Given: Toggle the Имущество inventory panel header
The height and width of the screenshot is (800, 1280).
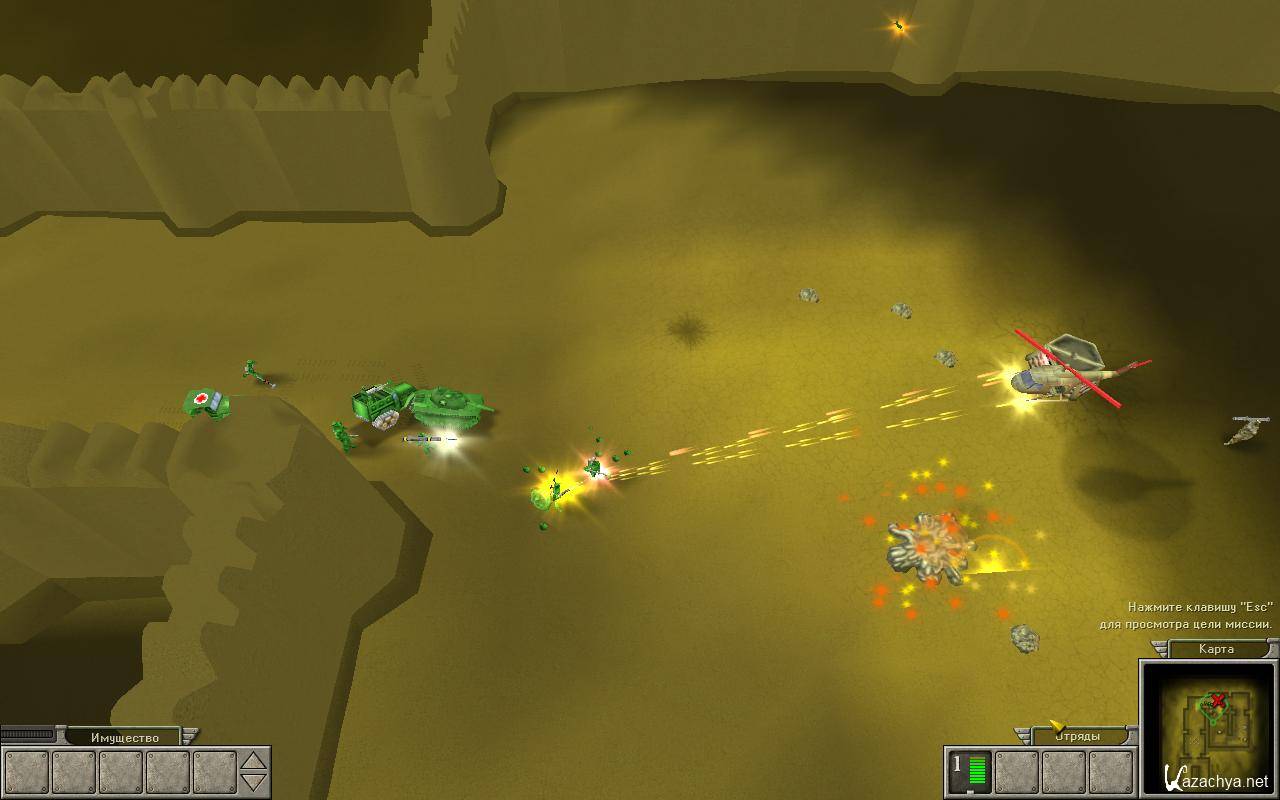Looking at the screenshot, I should coord(125,738).
